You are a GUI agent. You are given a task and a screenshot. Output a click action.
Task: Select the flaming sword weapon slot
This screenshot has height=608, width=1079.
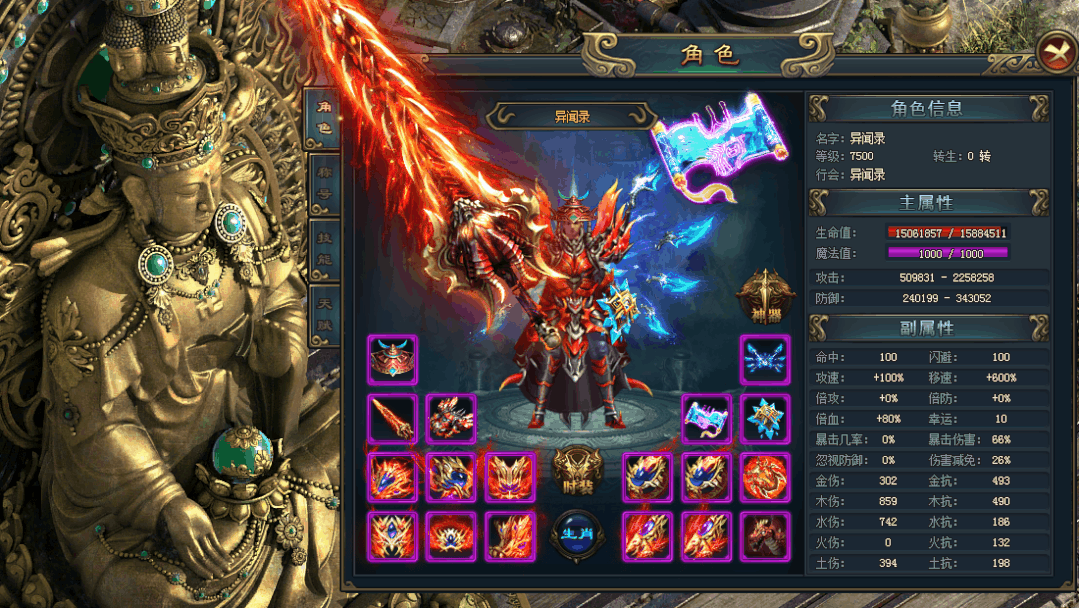pos(392,419)
